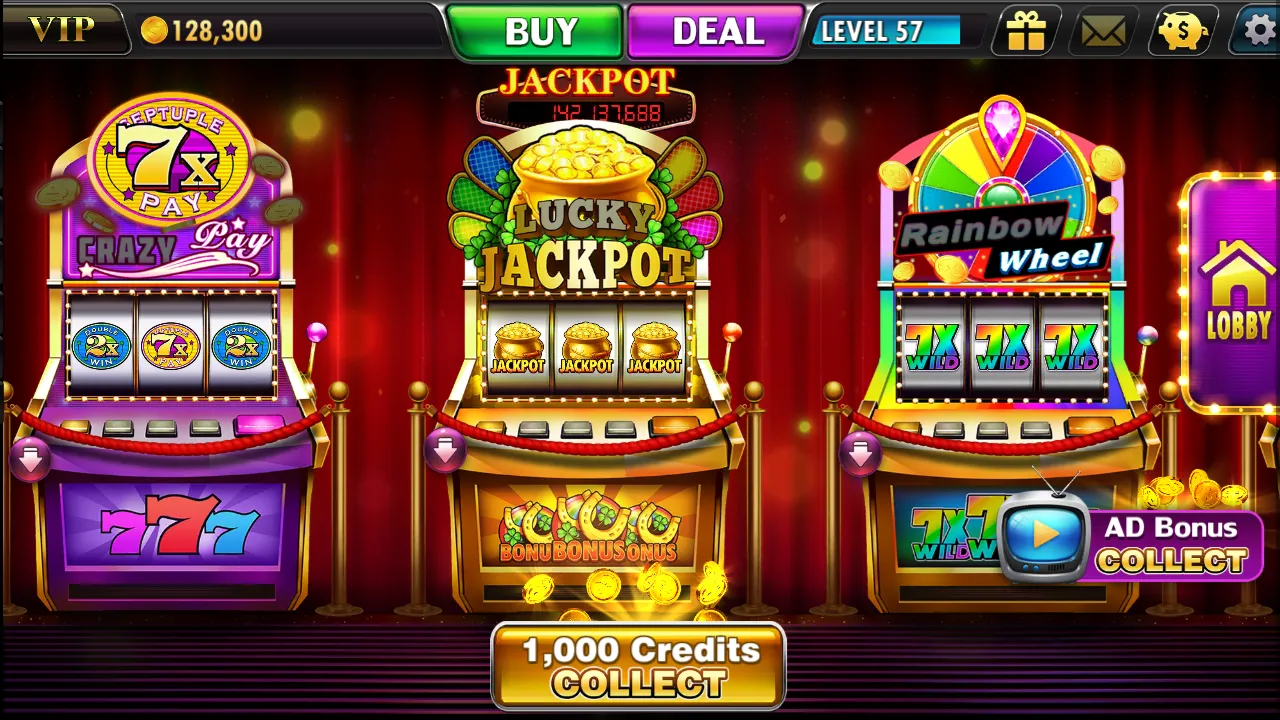Open the gift box rewards icon
The image size is (1280, 720).
click(x=1025, y=31)
